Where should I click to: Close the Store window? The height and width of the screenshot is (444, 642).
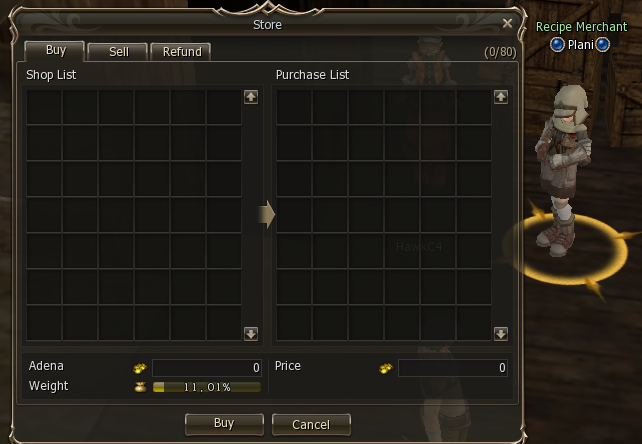(x=507, y=23)
